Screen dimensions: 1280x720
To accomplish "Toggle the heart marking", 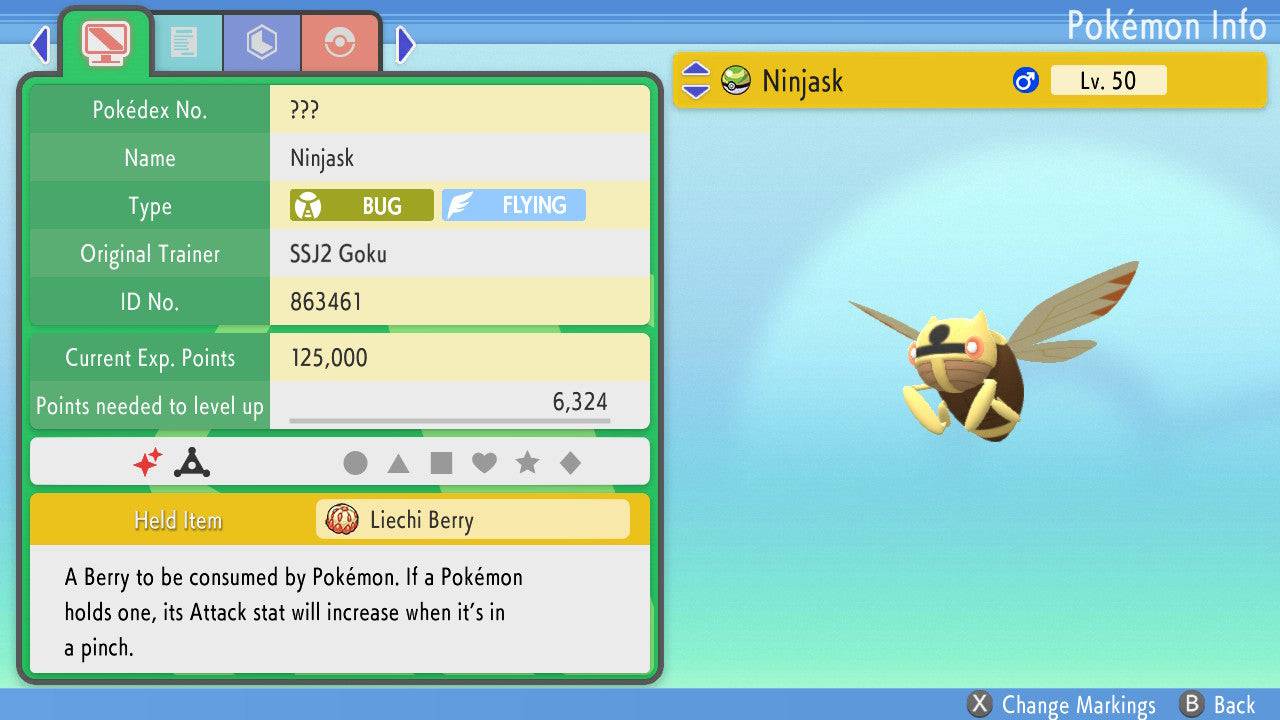I will pyautogui.click(x=484, y=463).
